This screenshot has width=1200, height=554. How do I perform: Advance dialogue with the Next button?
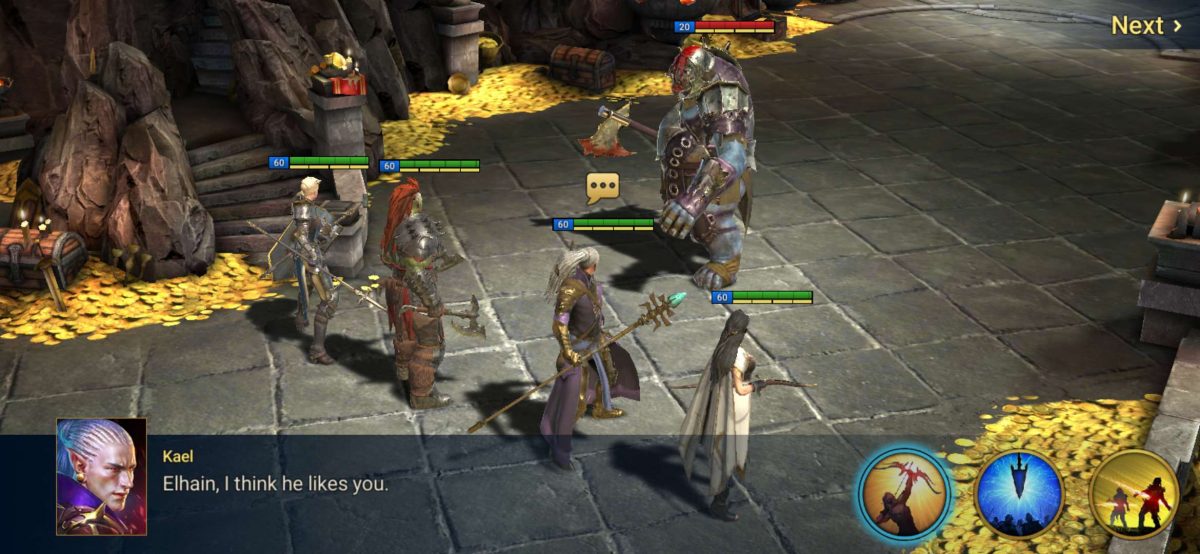click(x=1146, y=26)
